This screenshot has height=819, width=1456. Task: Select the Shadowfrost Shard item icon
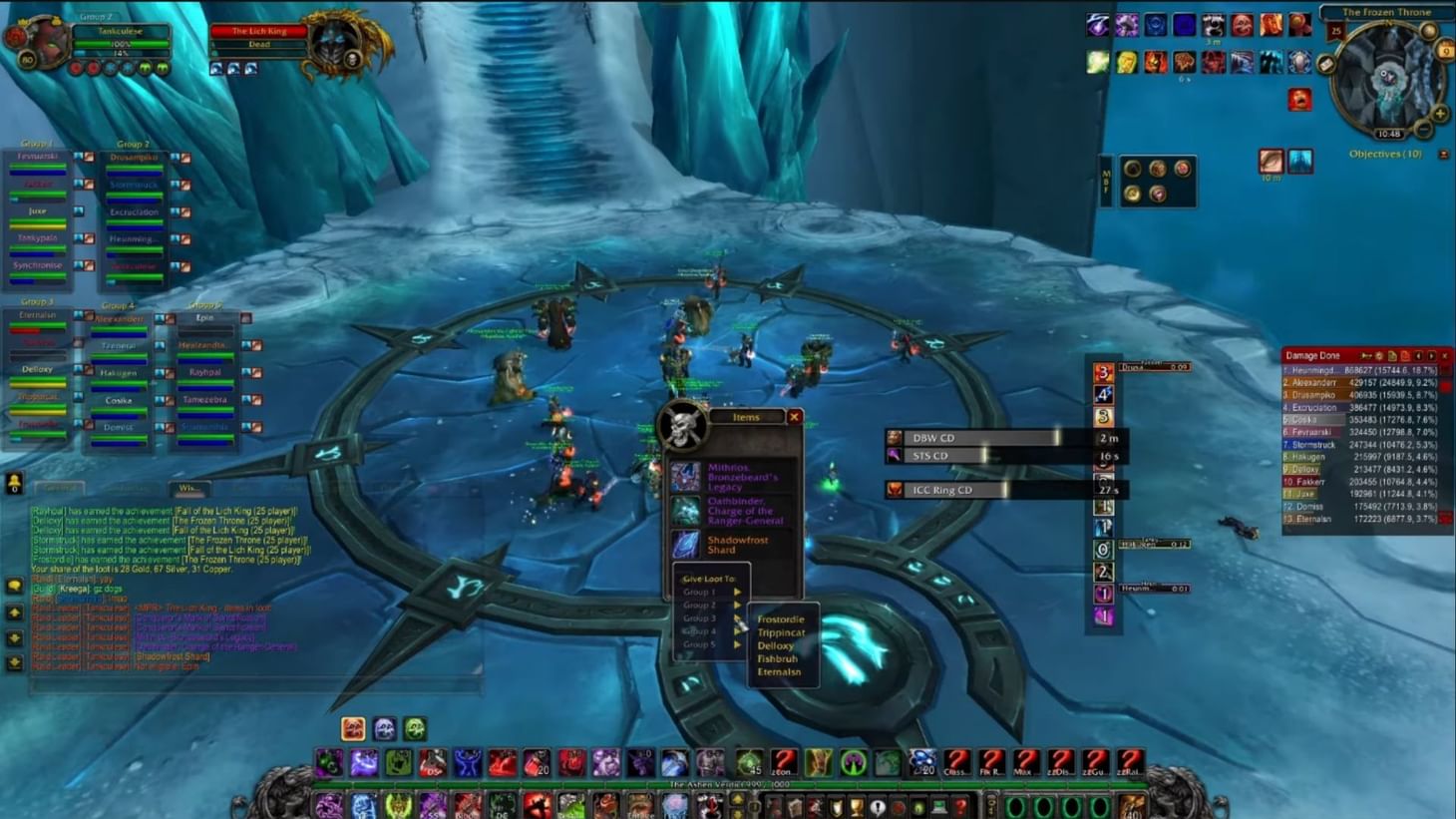pos(685,544)
